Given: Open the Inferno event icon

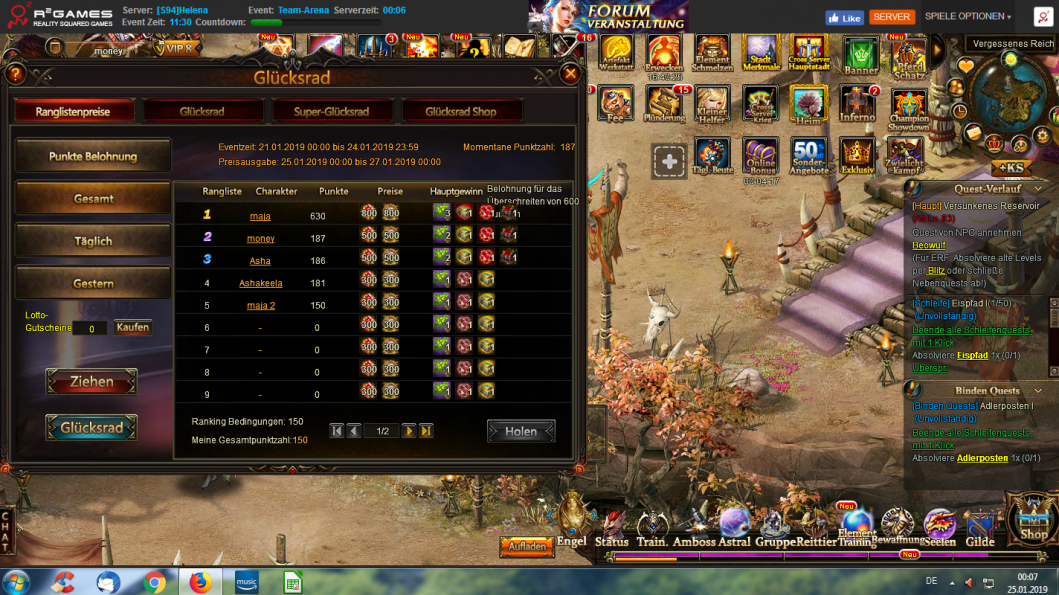Looking at the screenshot, I should click(858, 105).
